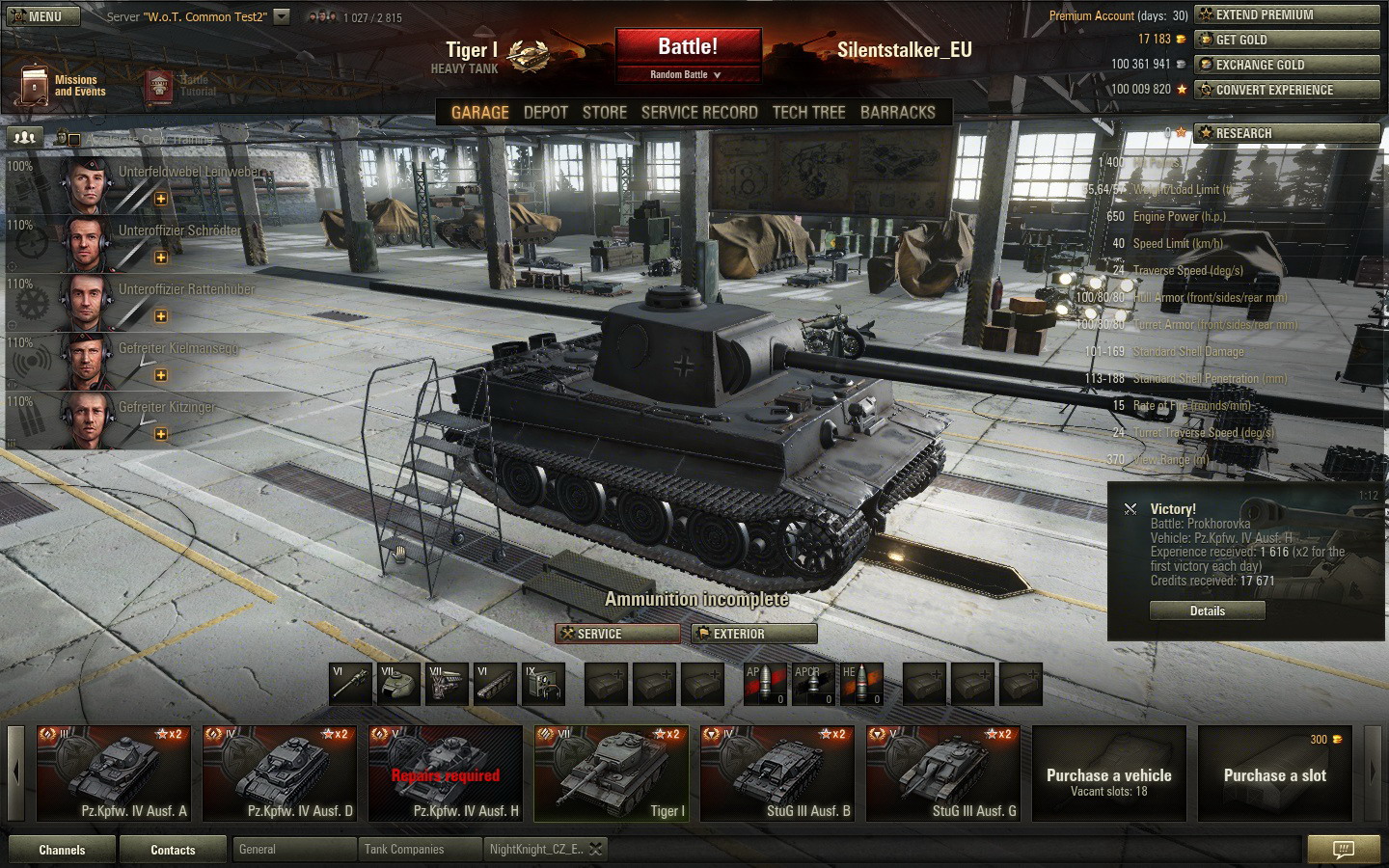
Task: Open the Random Battle mode dropdown
Action: 686,74
